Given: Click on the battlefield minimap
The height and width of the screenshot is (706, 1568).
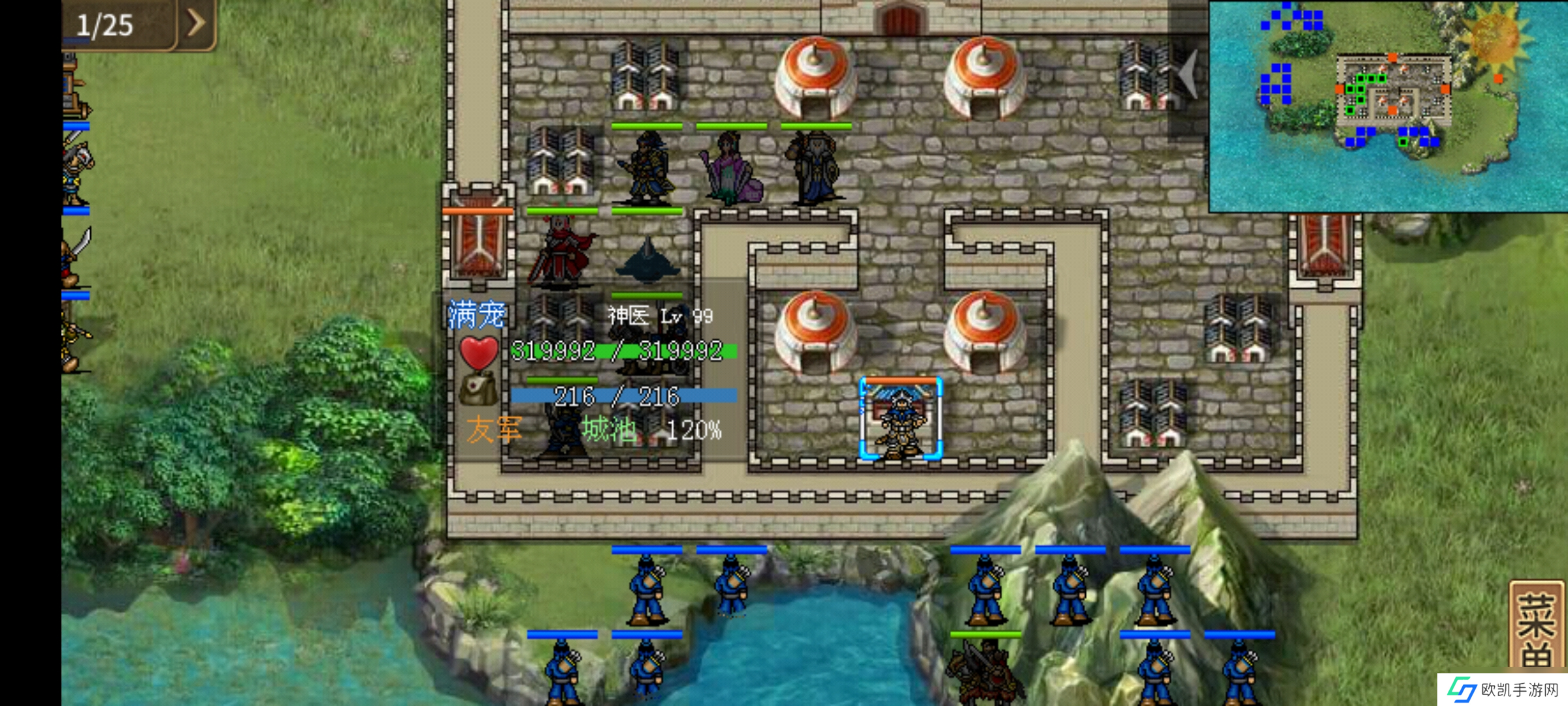Looking at the screenshot, I should [x=1387, y=106].
